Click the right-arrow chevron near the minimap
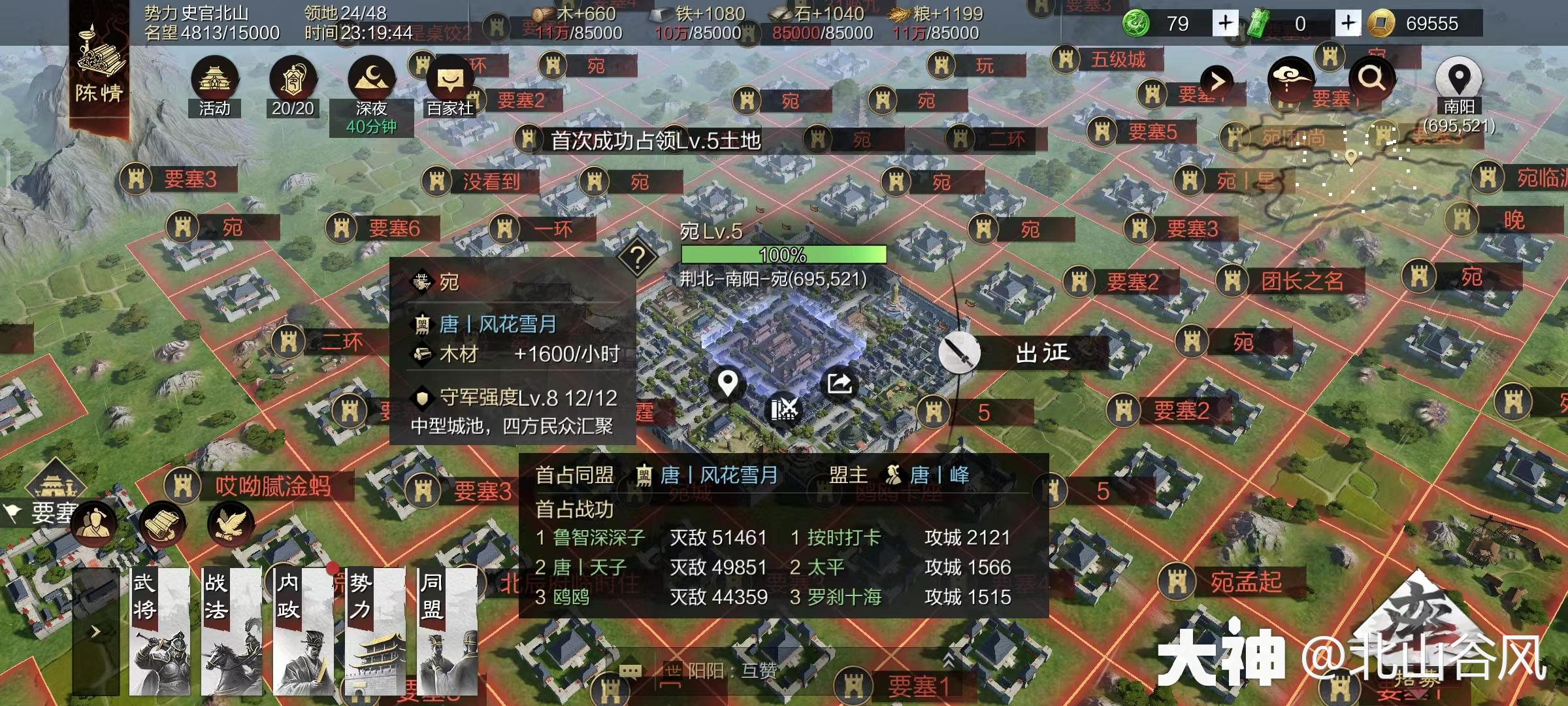Image resolution: width=1568 pixels, height=706 pixels. coord(1217,80)
